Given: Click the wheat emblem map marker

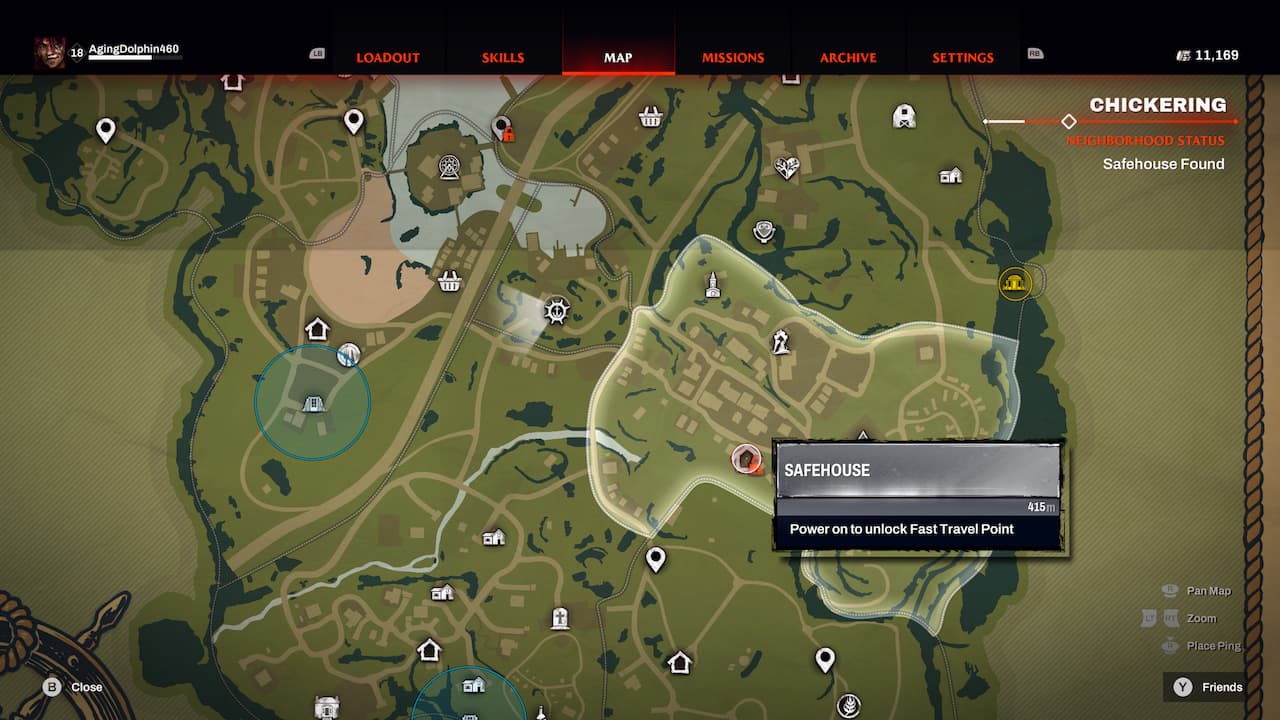Looking at the screenshot, I should [x=849, y=704].
